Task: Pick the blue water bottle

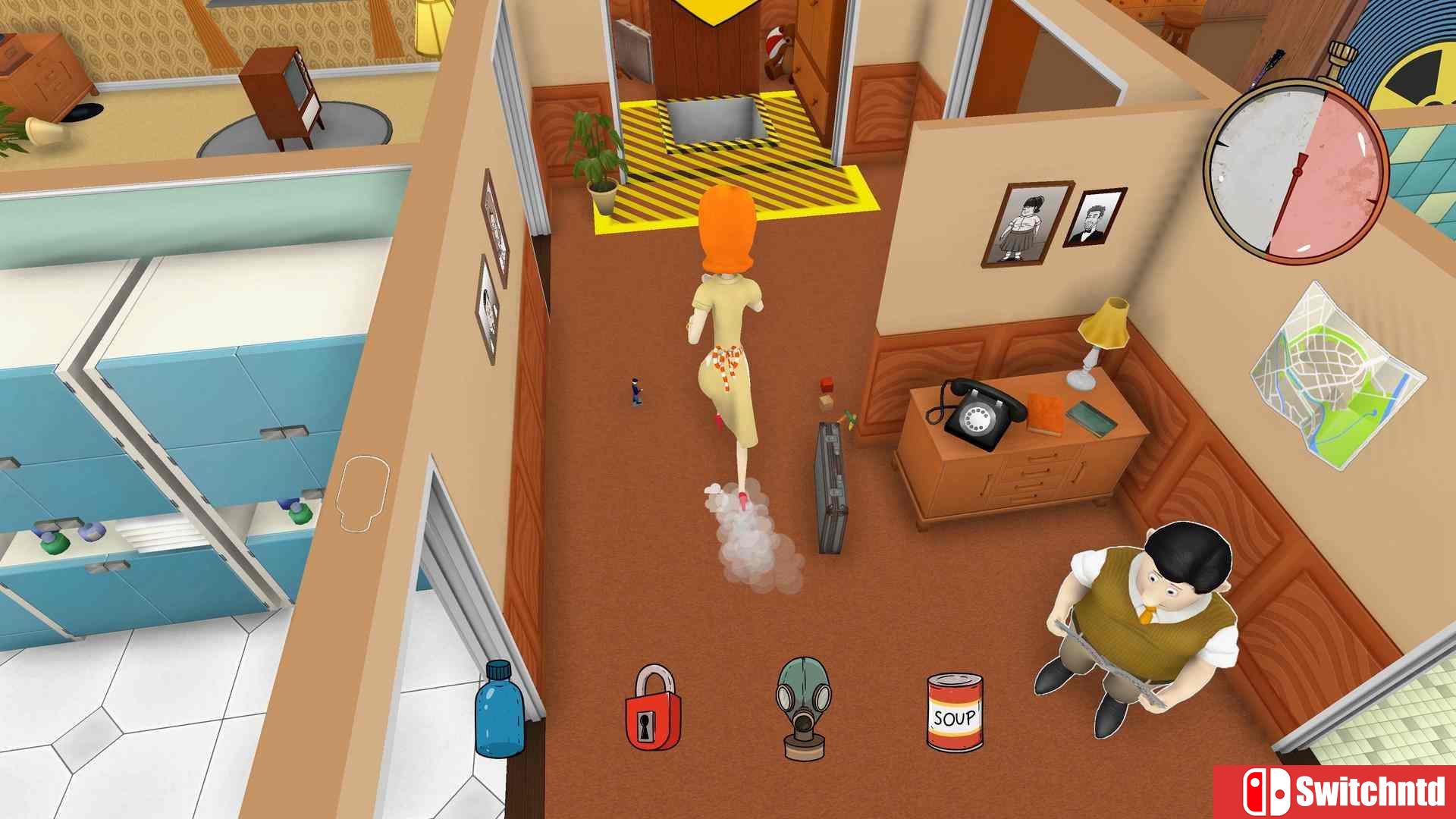Action: [499, 710]
